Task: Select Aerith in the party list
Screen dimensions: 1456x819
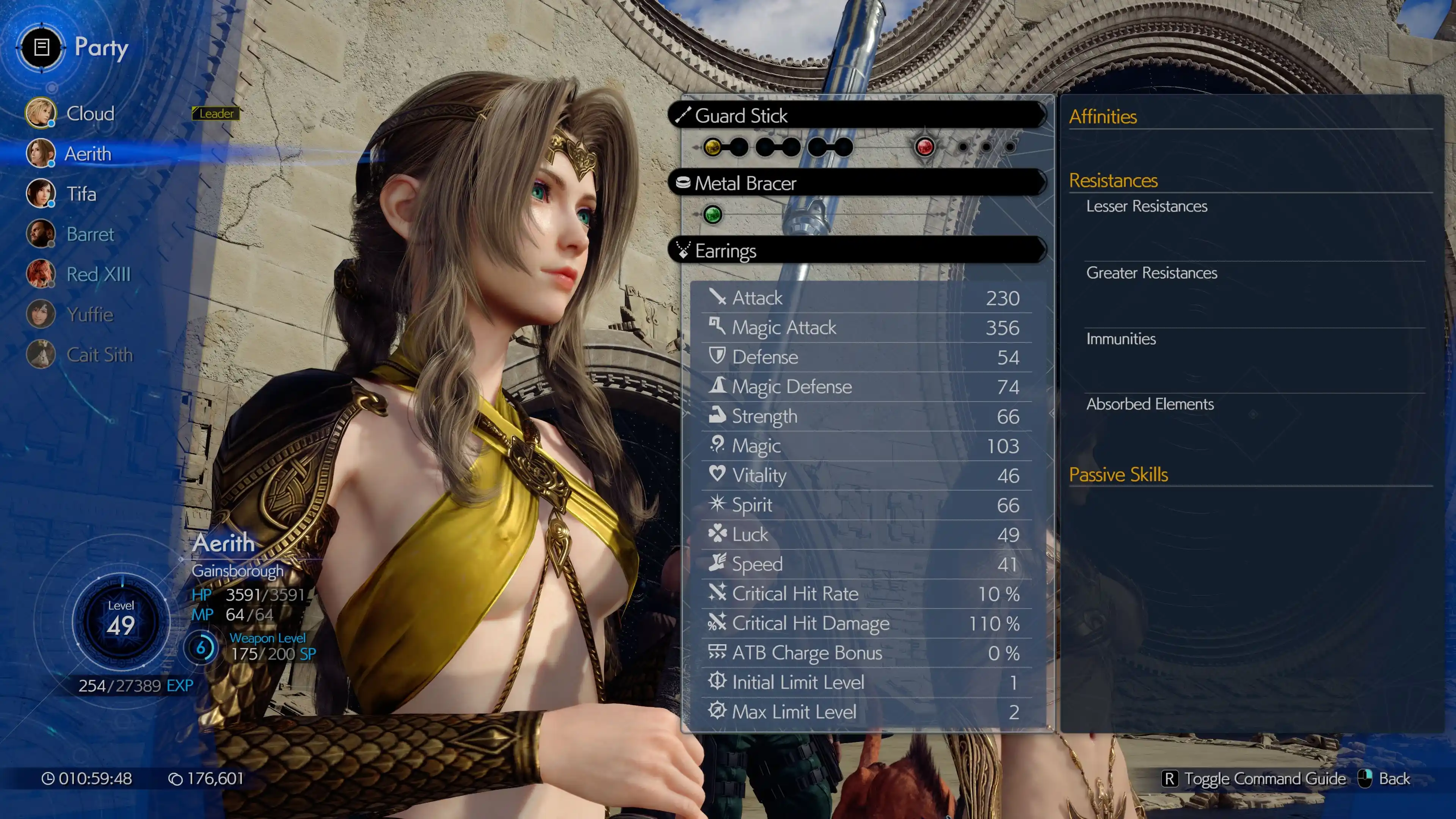Action: [x=88, y=154]
